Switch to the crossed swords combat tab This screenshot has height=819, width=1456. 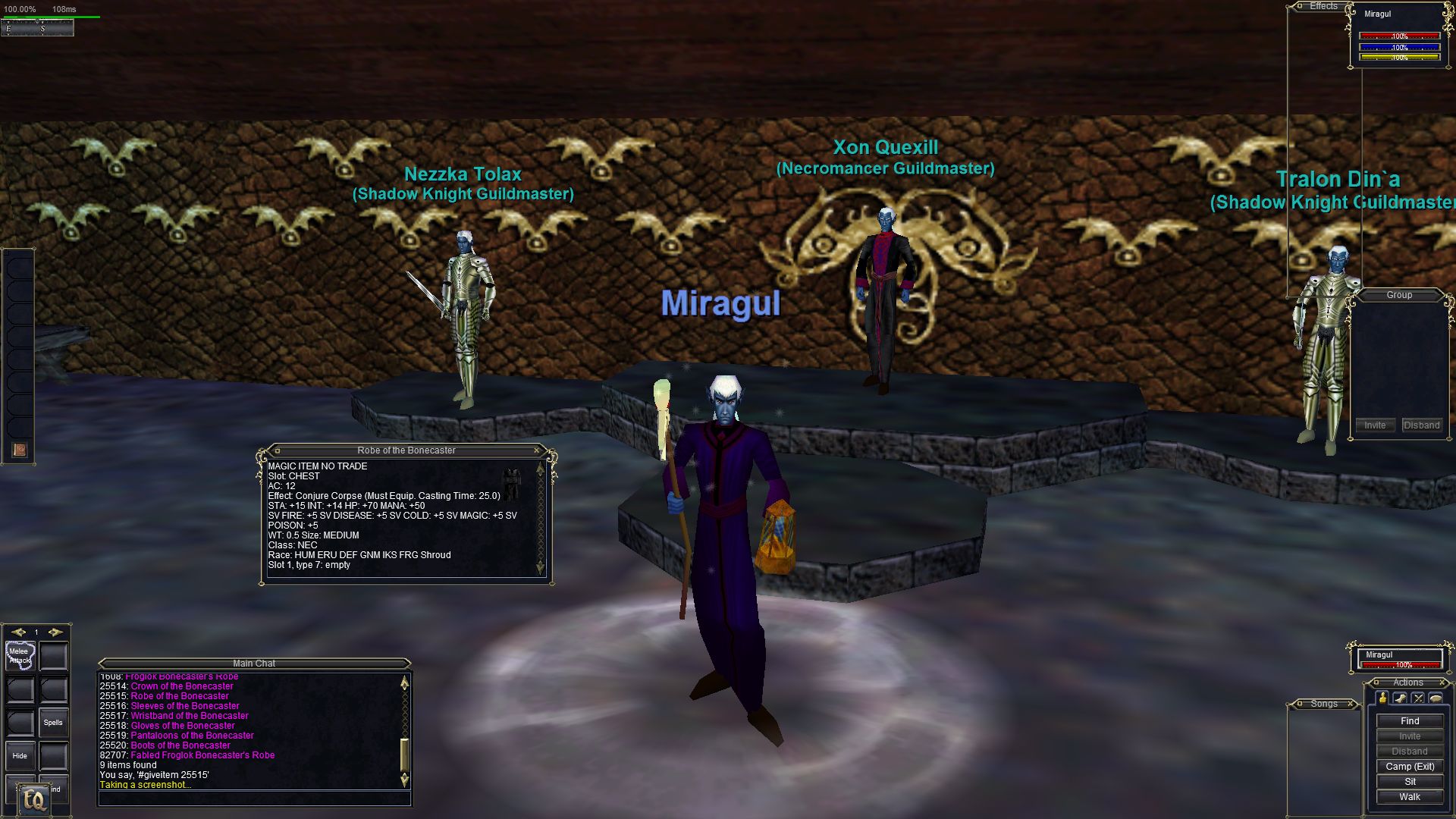(1418, 698)
